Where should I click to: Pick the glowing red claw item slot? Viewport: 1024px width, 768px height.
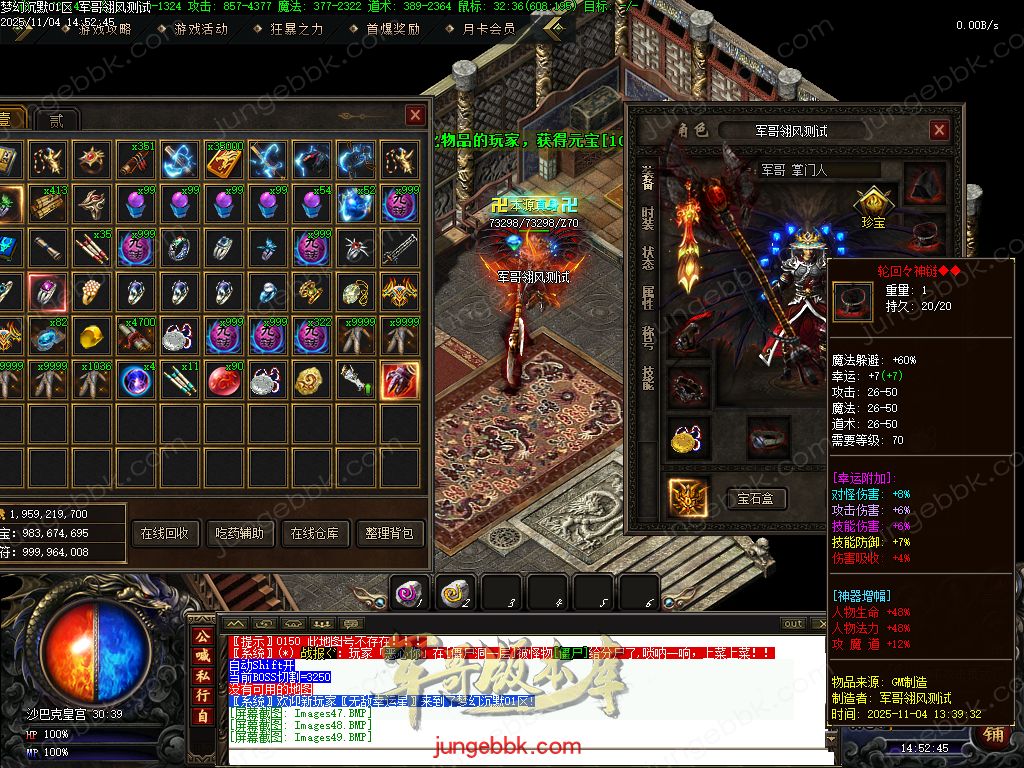400,379
